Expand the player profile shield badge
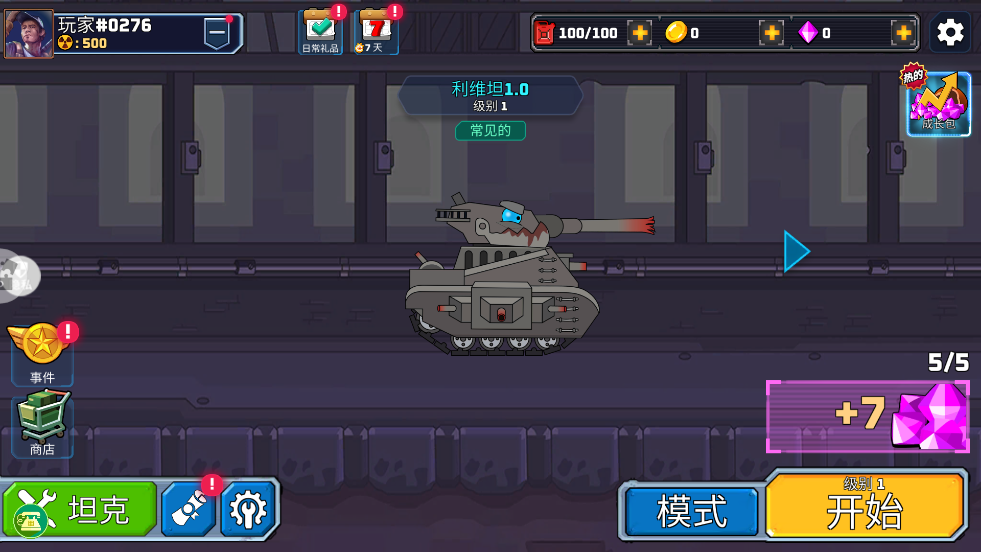Viewport: 981px width, 552px height. [x=217, y=33]
